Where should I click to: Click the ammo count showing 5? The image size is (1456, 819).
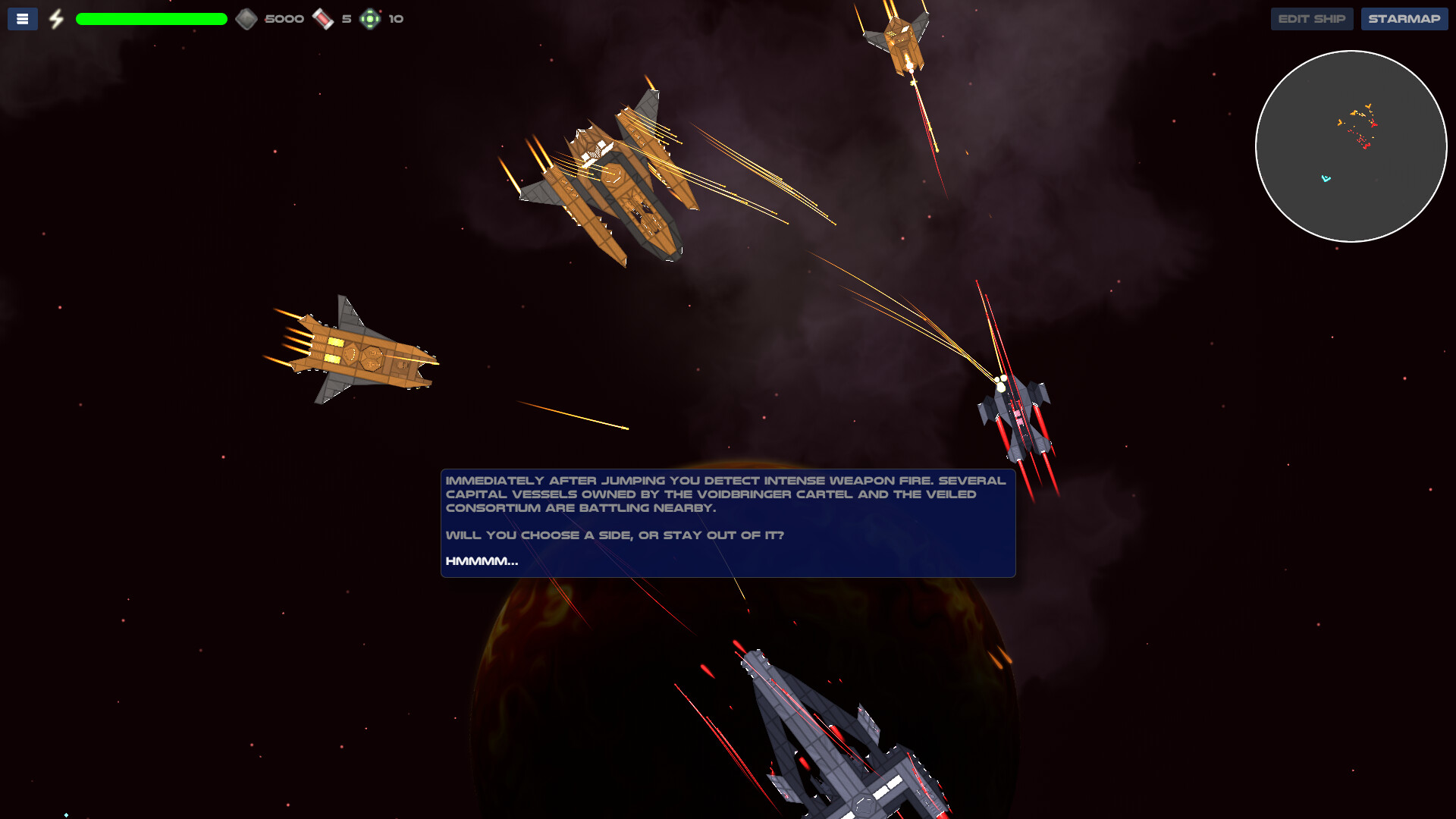pos(345,18)
